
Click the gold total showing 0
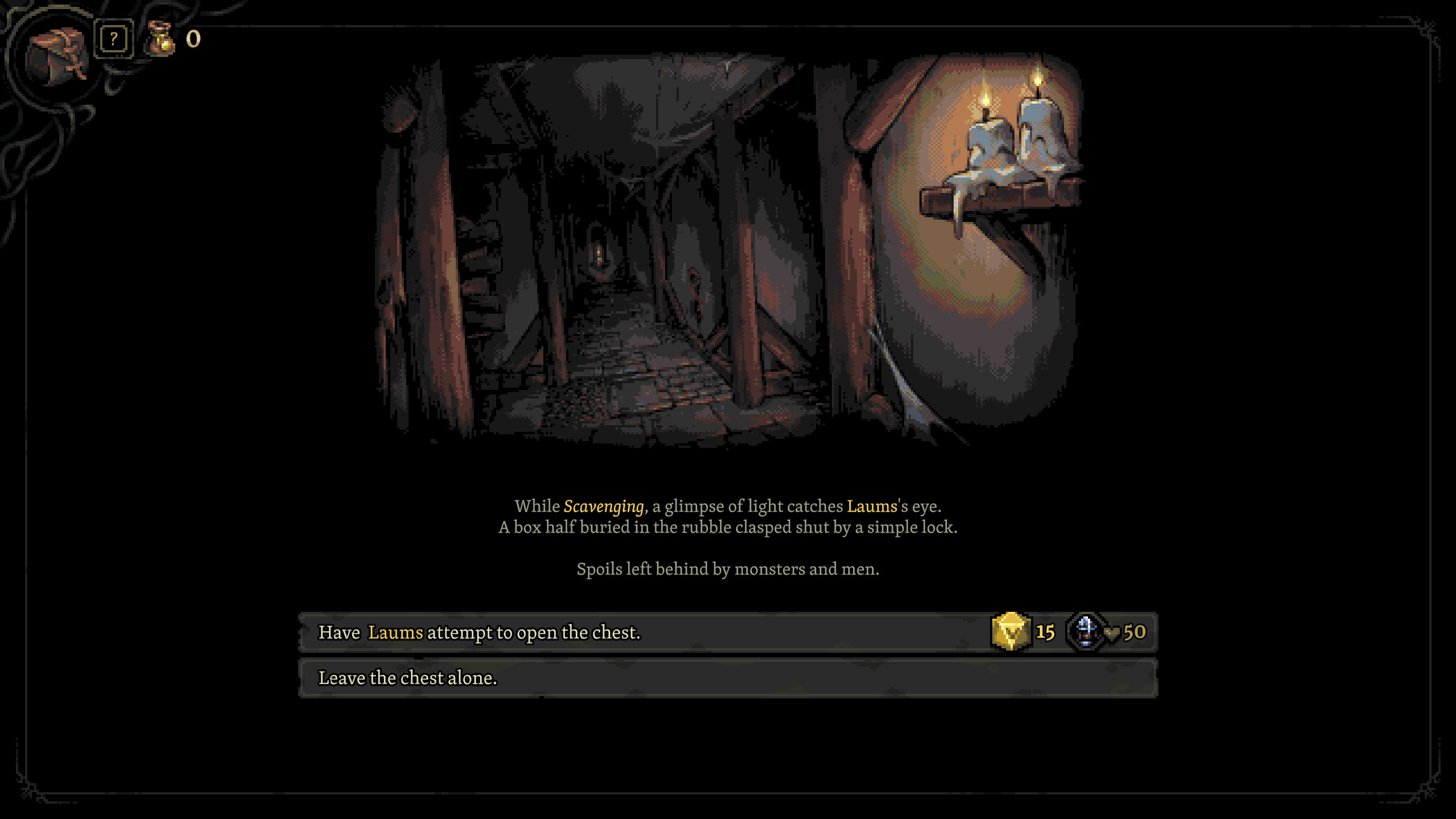click(x=193, y=39)
